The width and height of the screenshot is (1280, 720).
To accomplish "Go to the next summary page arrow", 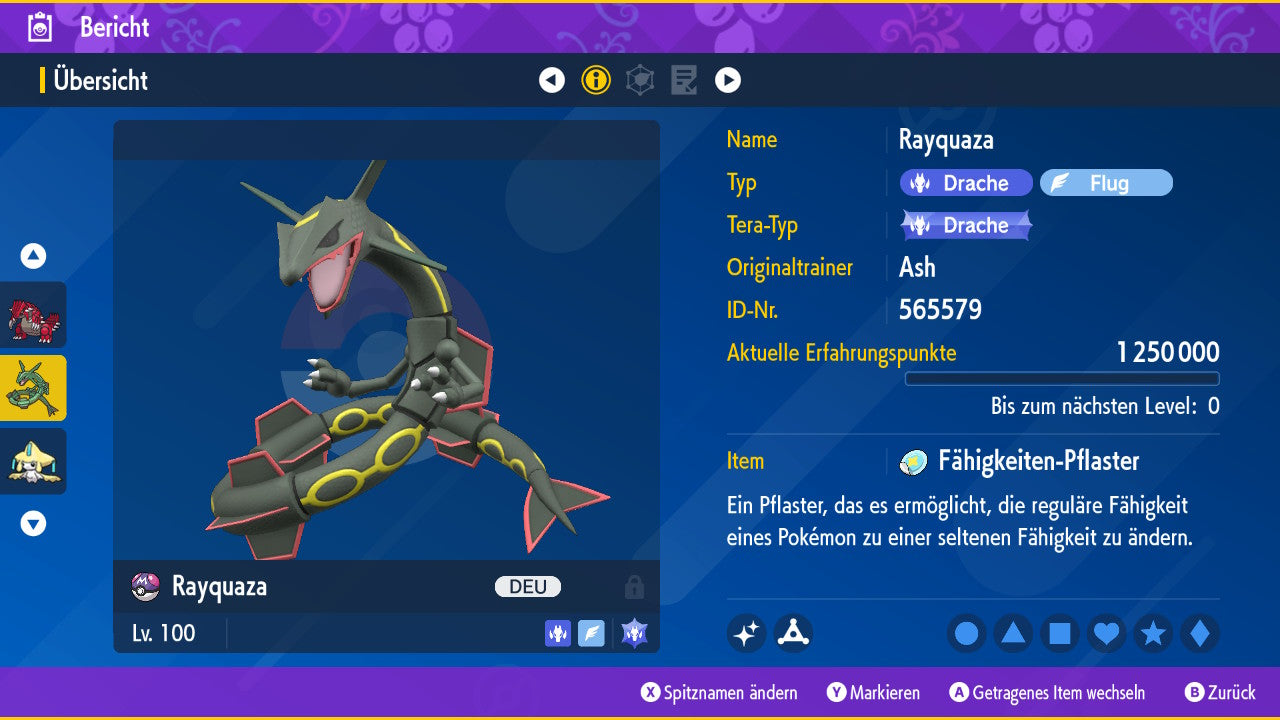I will tap(728, 80).
